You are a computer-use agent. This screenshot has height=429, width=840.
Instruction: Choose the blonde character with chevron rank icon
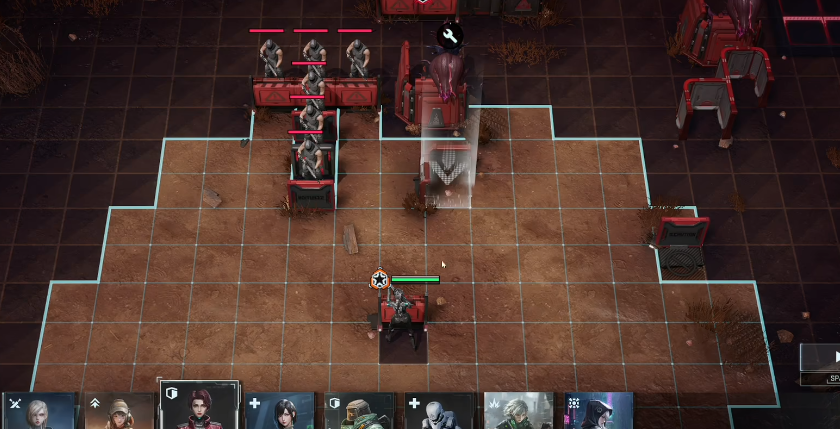click(118, 411)
